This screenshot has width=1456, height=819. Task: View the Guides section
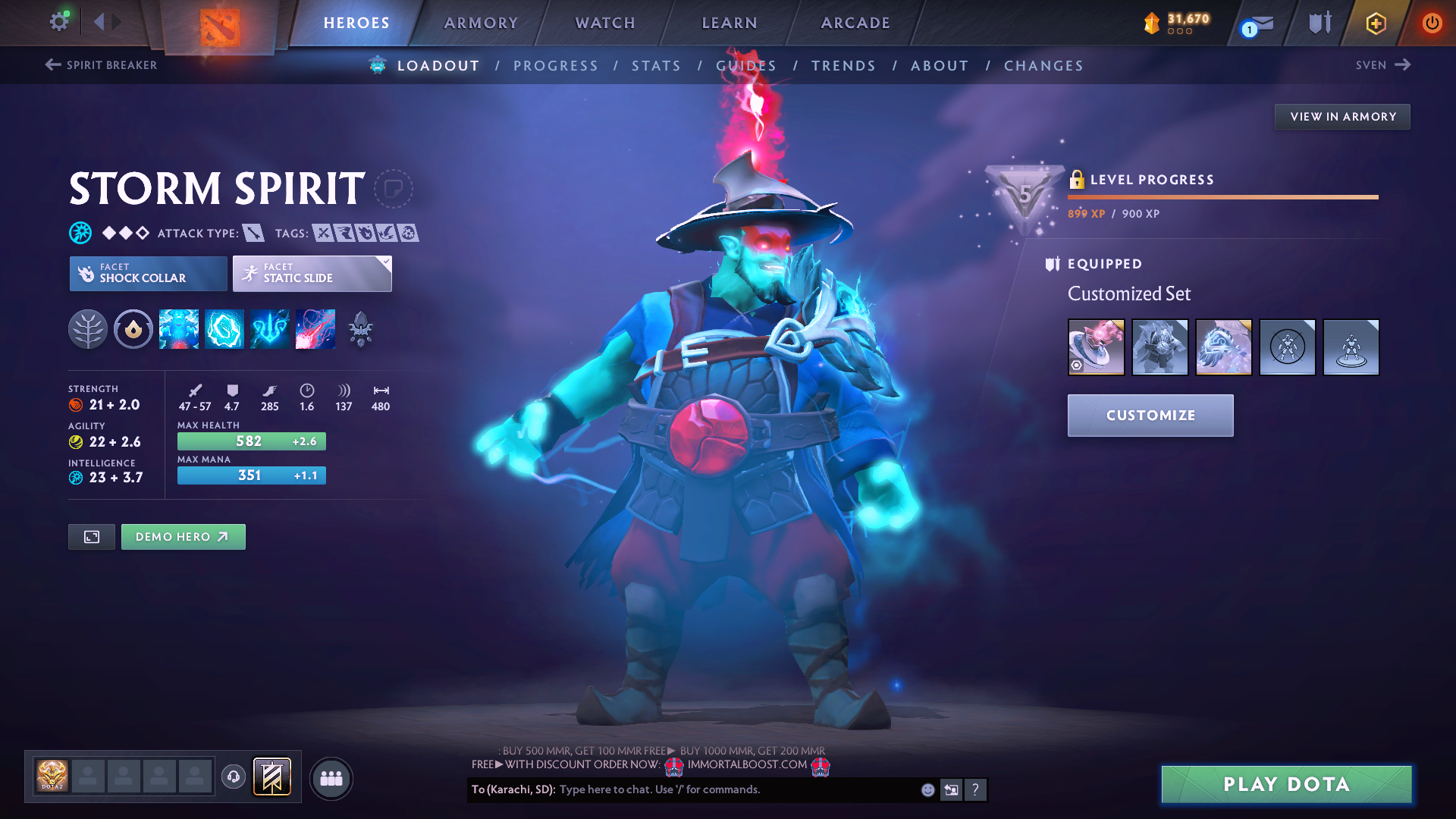point(746,66)
